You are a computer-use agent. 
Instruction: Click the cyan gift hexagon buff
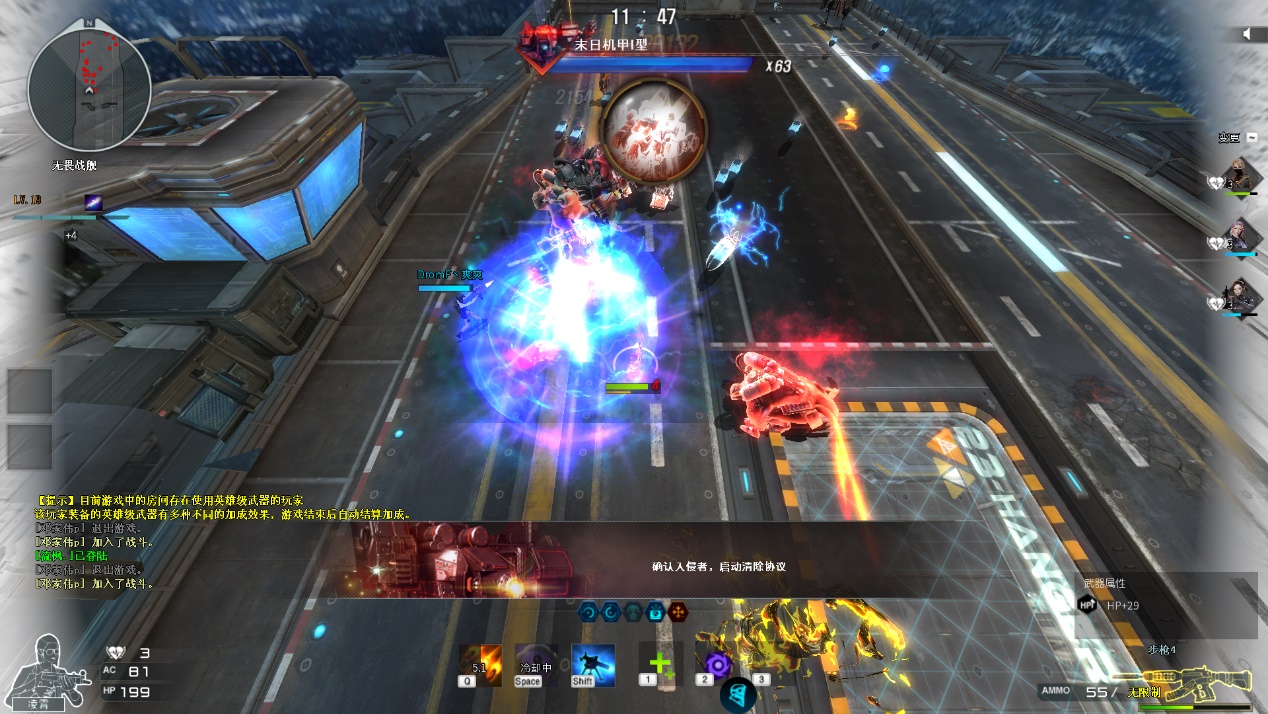click(655, 611)
